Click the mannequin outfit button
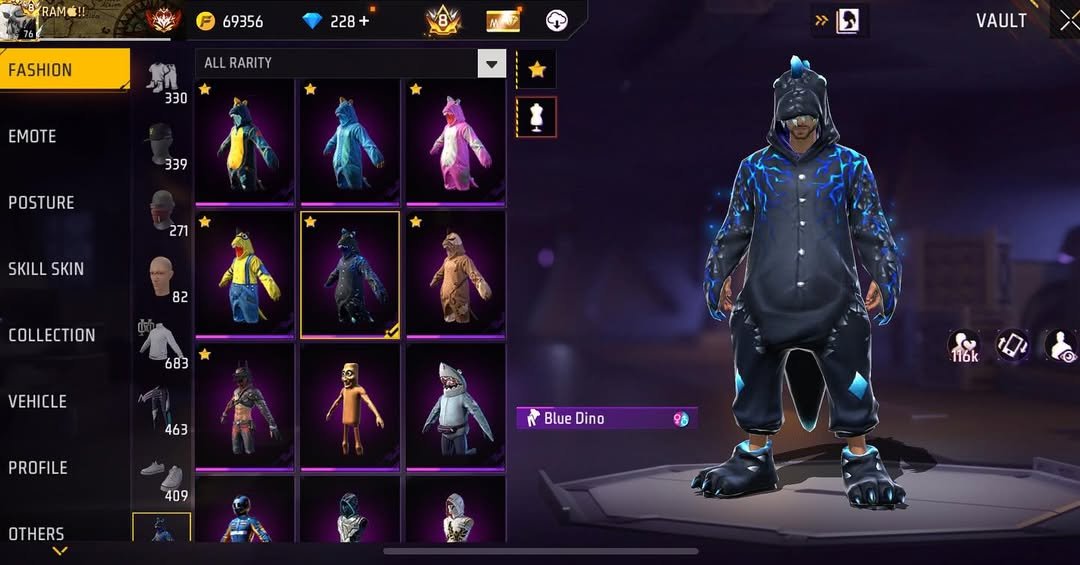This screenshot has width=1080, height=565. click(x=536, y=117)
